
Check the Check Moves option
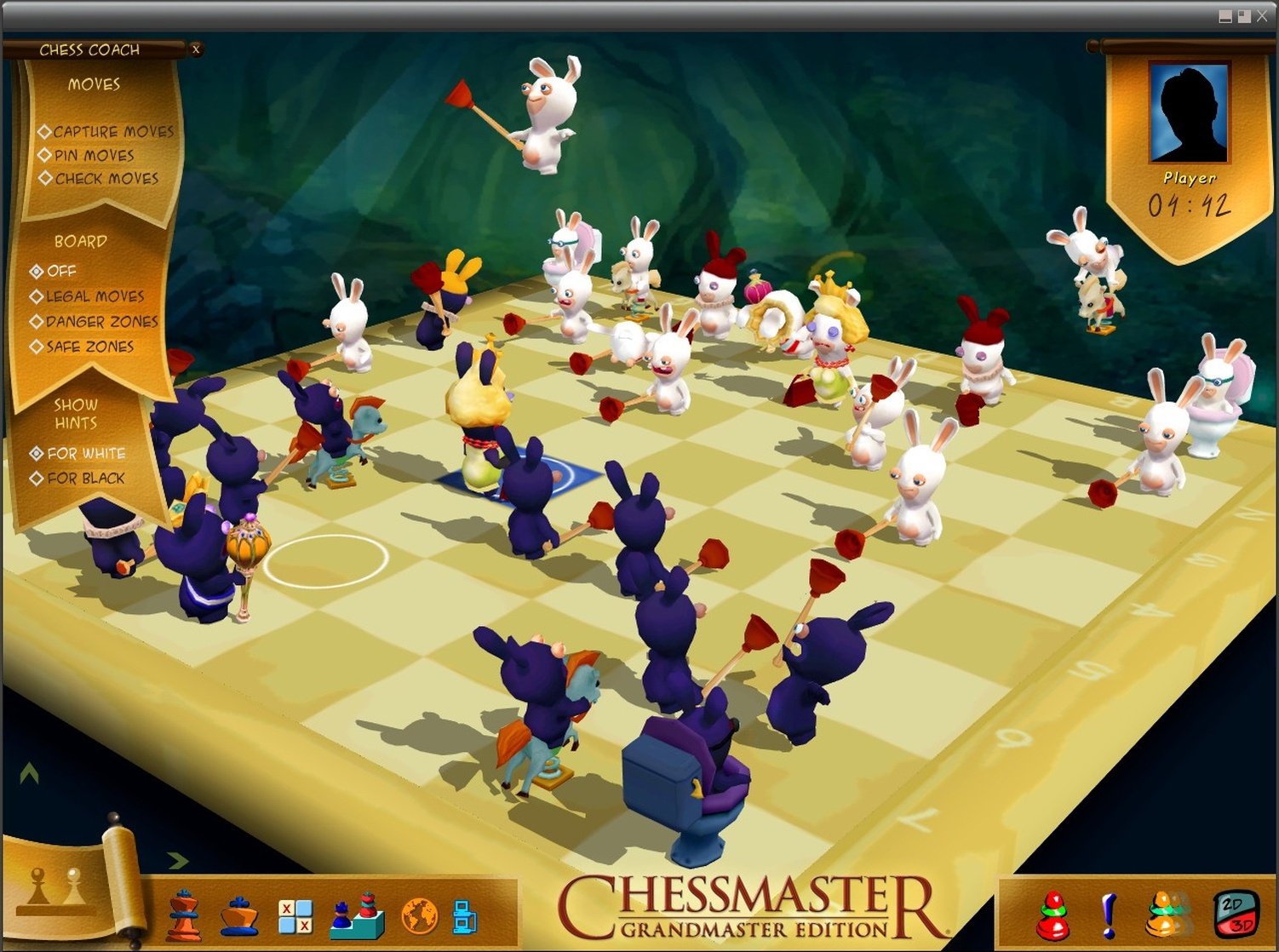point(45,179)
